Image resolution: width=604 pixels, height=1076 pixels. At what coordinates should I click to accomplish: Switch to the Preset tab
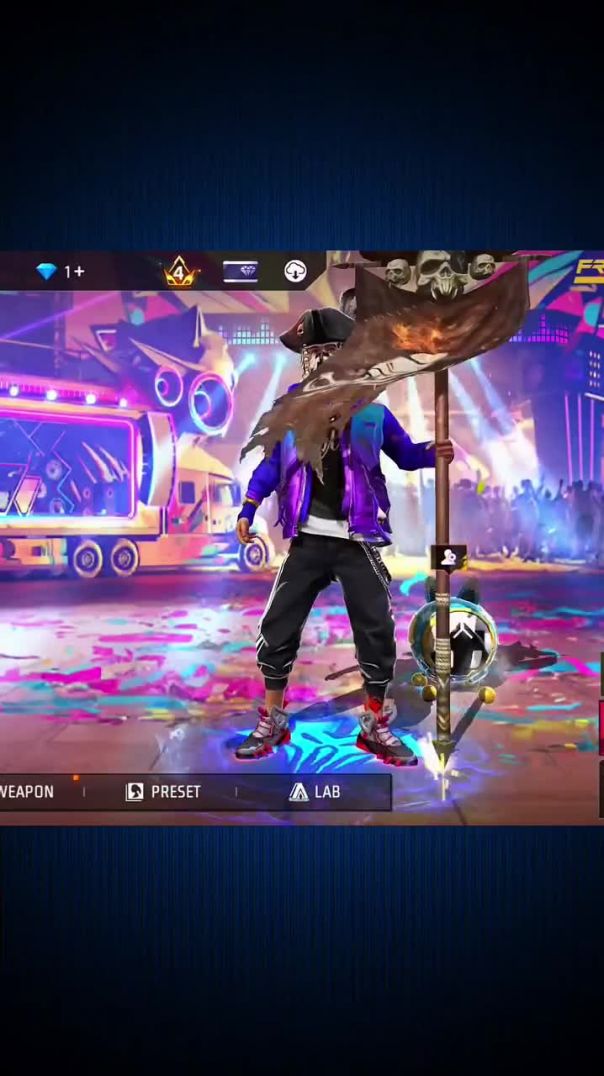(163, 792)
